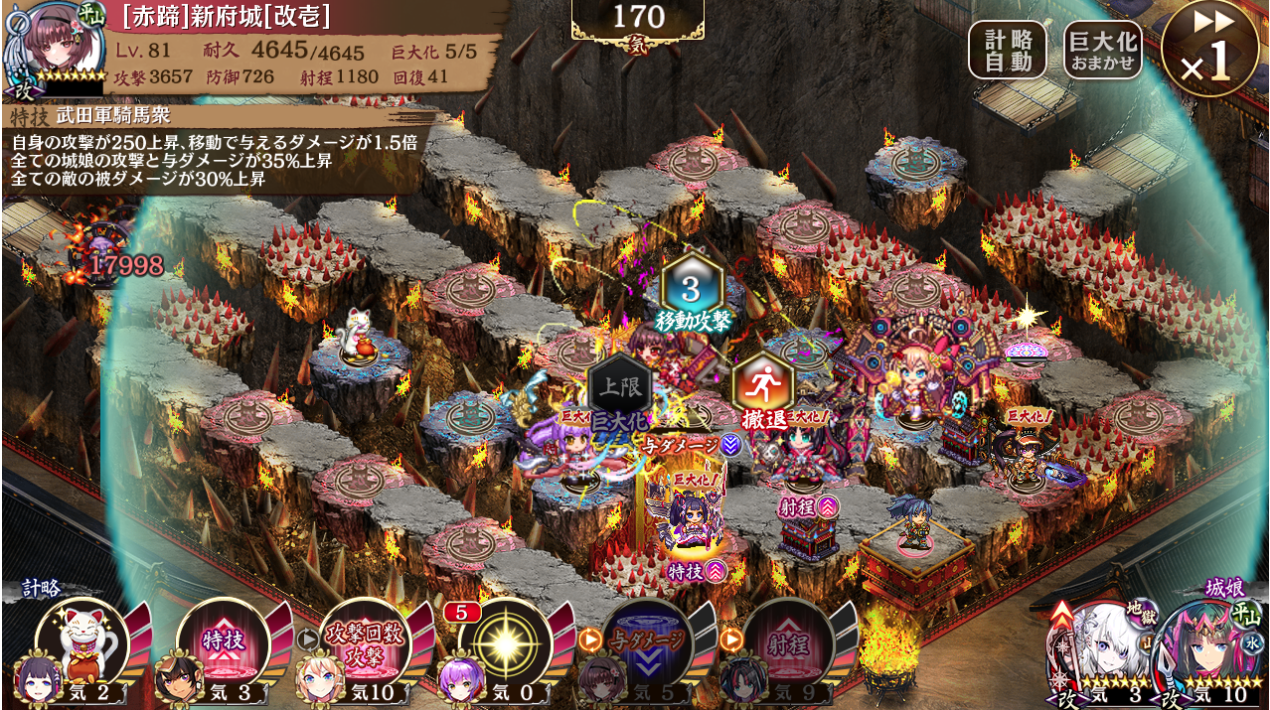Change the ×1 game speed
The width and height of the screenshot is (1270, 710).
click(x=1209, y=49)
